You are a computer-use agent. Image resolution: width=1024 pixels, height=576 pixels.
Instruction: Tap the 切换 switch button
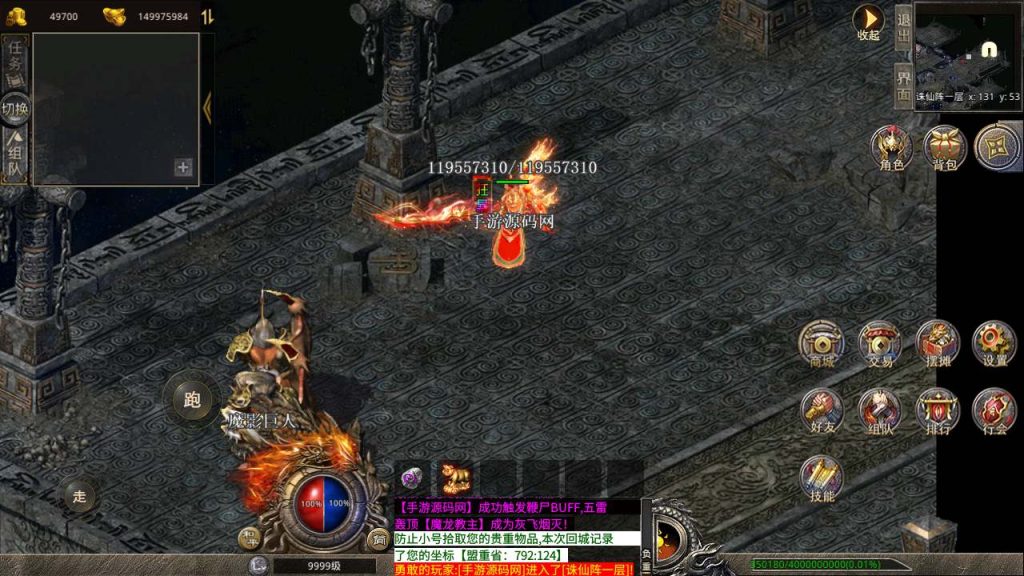[x=15, y=108]
